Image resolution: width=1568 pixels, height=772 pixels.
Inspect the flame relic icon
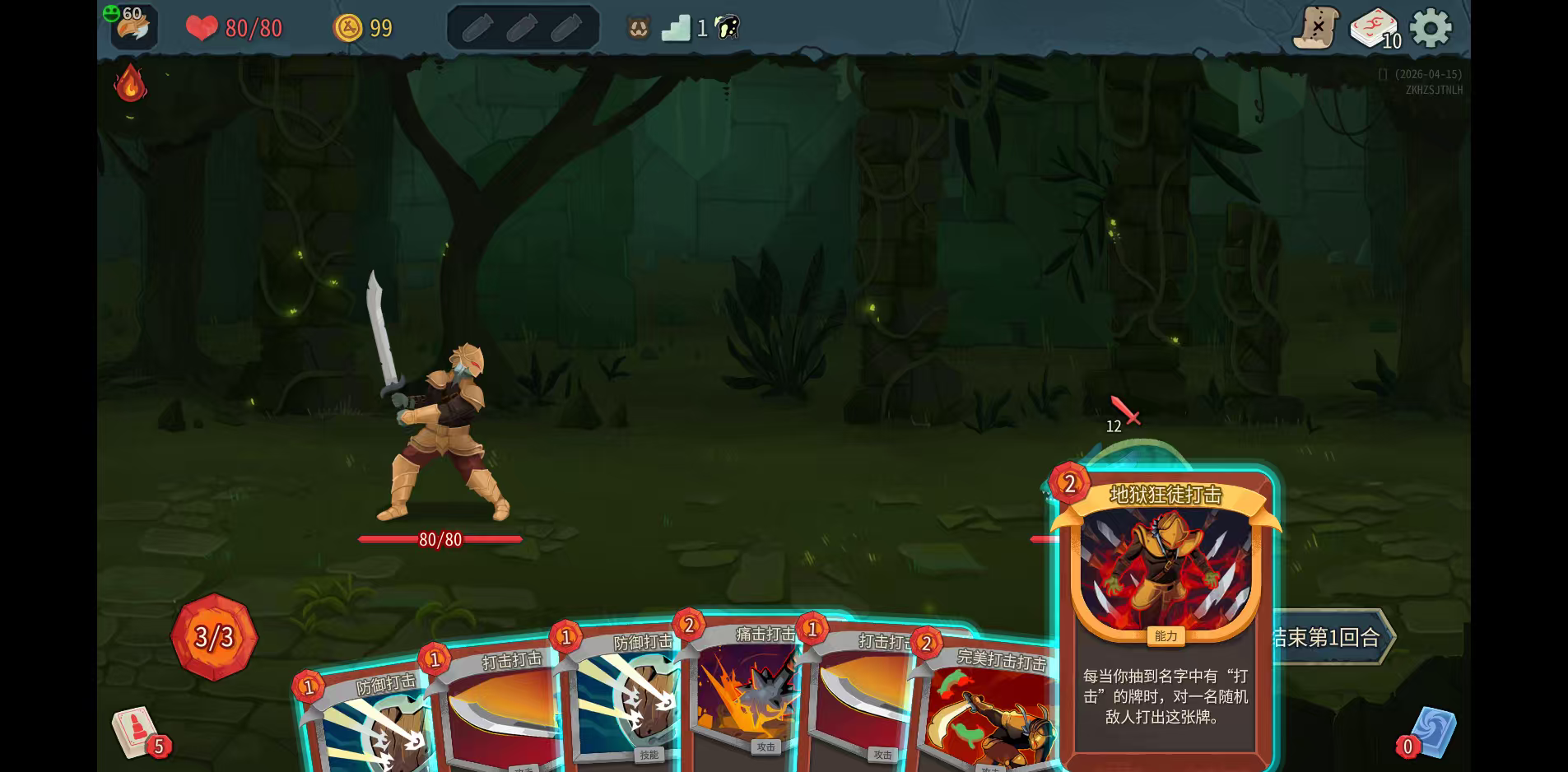(130, 83)
